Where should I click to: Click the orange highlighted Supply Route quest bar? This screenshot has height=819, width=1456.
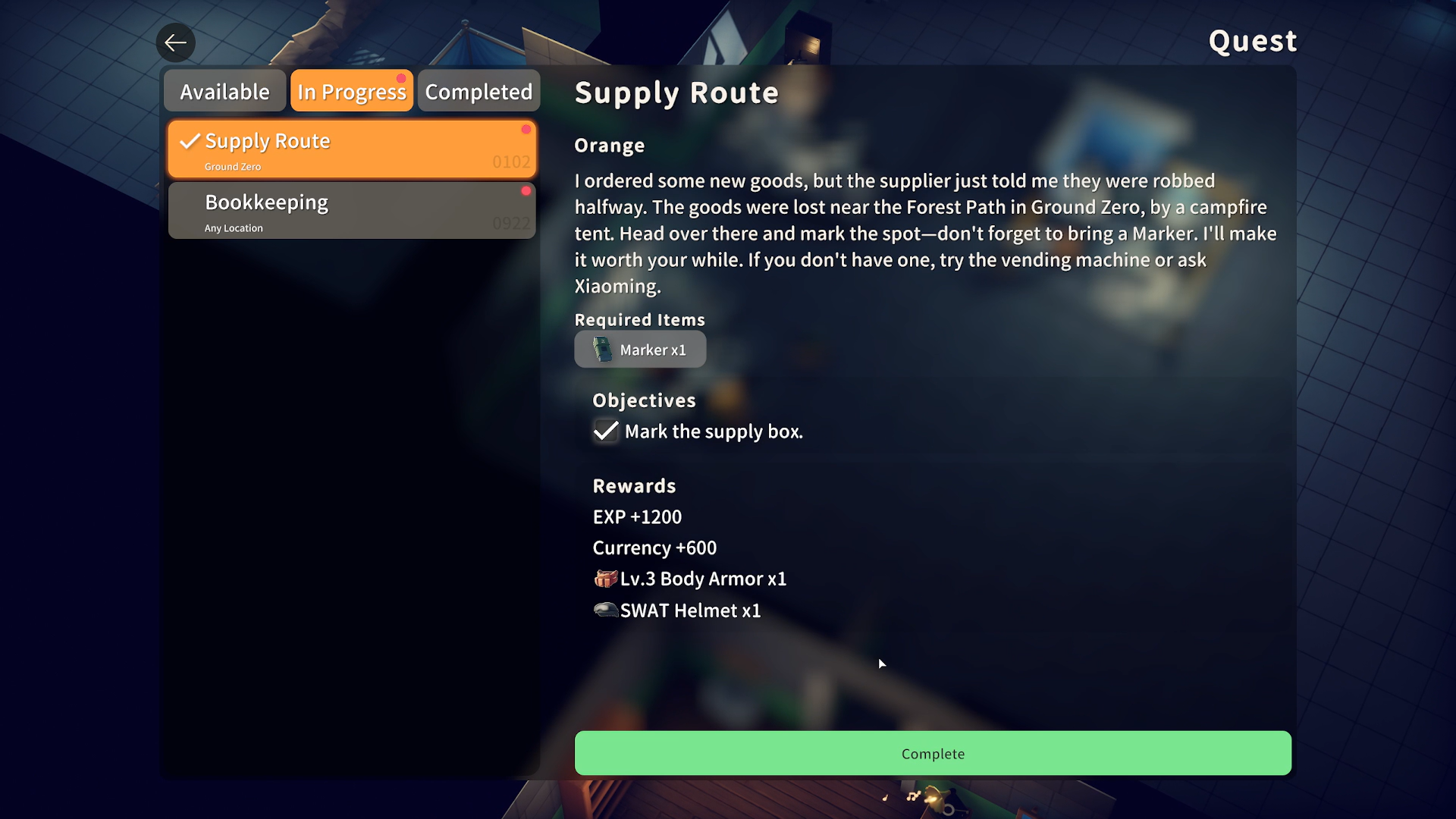coord(352,148)
